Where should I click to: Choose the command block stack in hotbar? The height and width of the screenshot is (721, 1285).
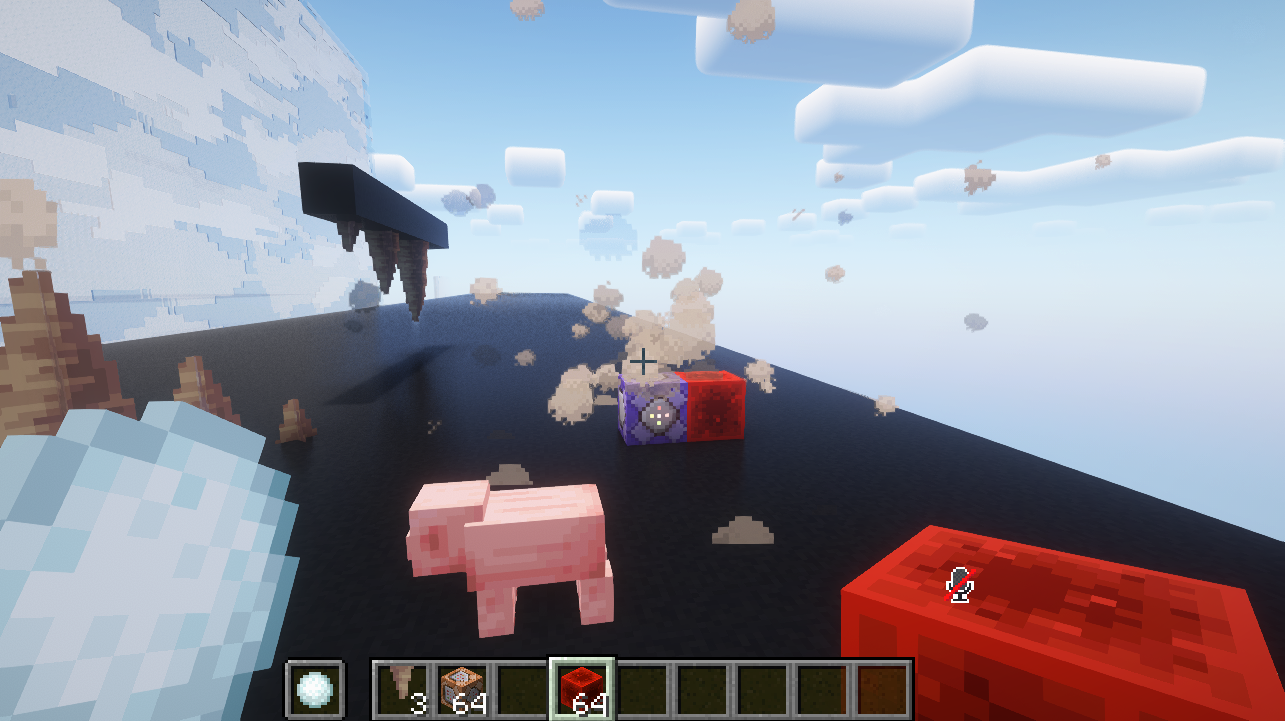462,688
